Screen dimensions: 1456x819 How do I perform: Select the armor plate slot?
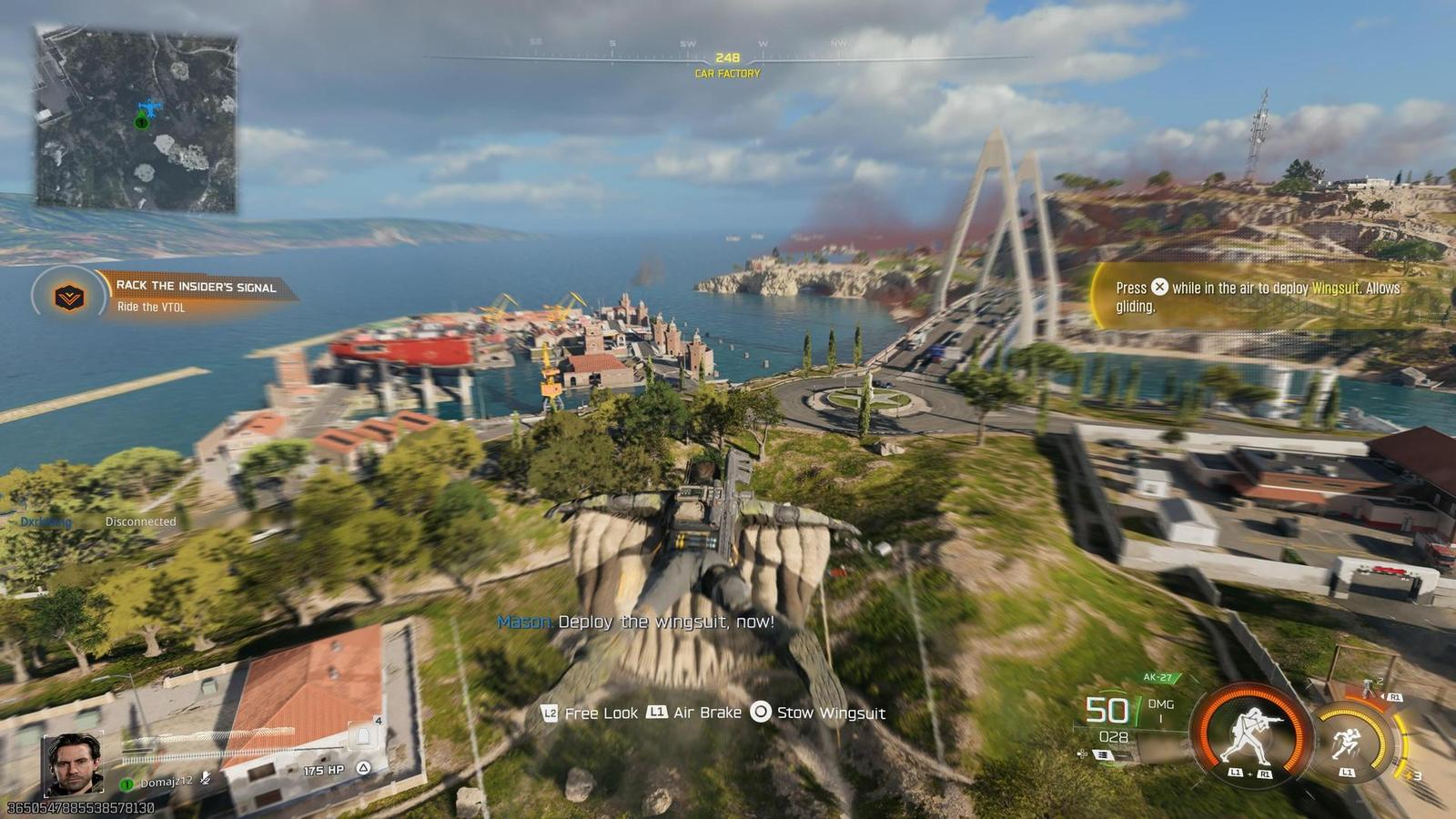click(364, 733)
